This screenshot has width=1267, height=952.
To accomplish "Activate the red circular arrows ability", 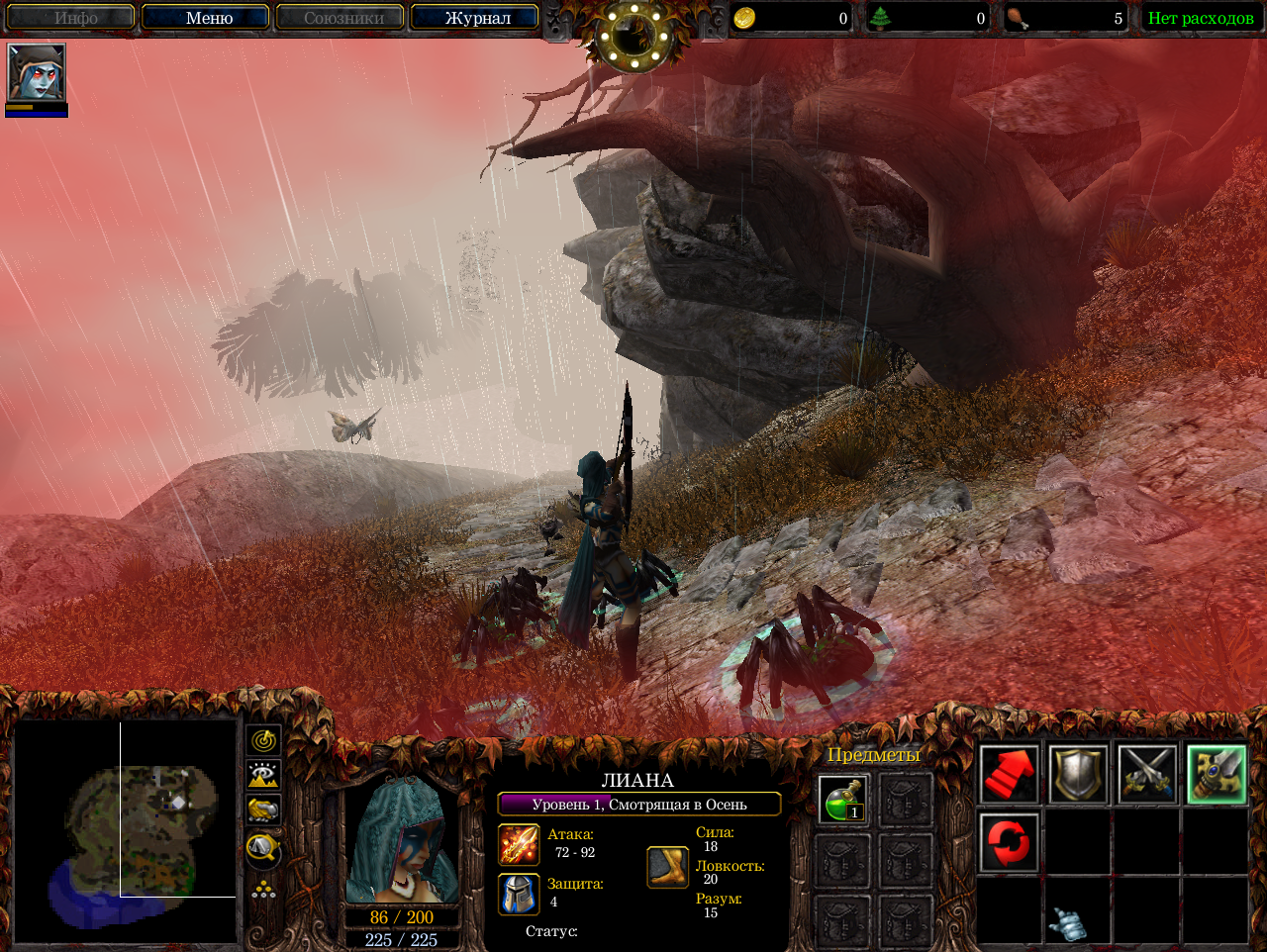I will point(1009,843).
